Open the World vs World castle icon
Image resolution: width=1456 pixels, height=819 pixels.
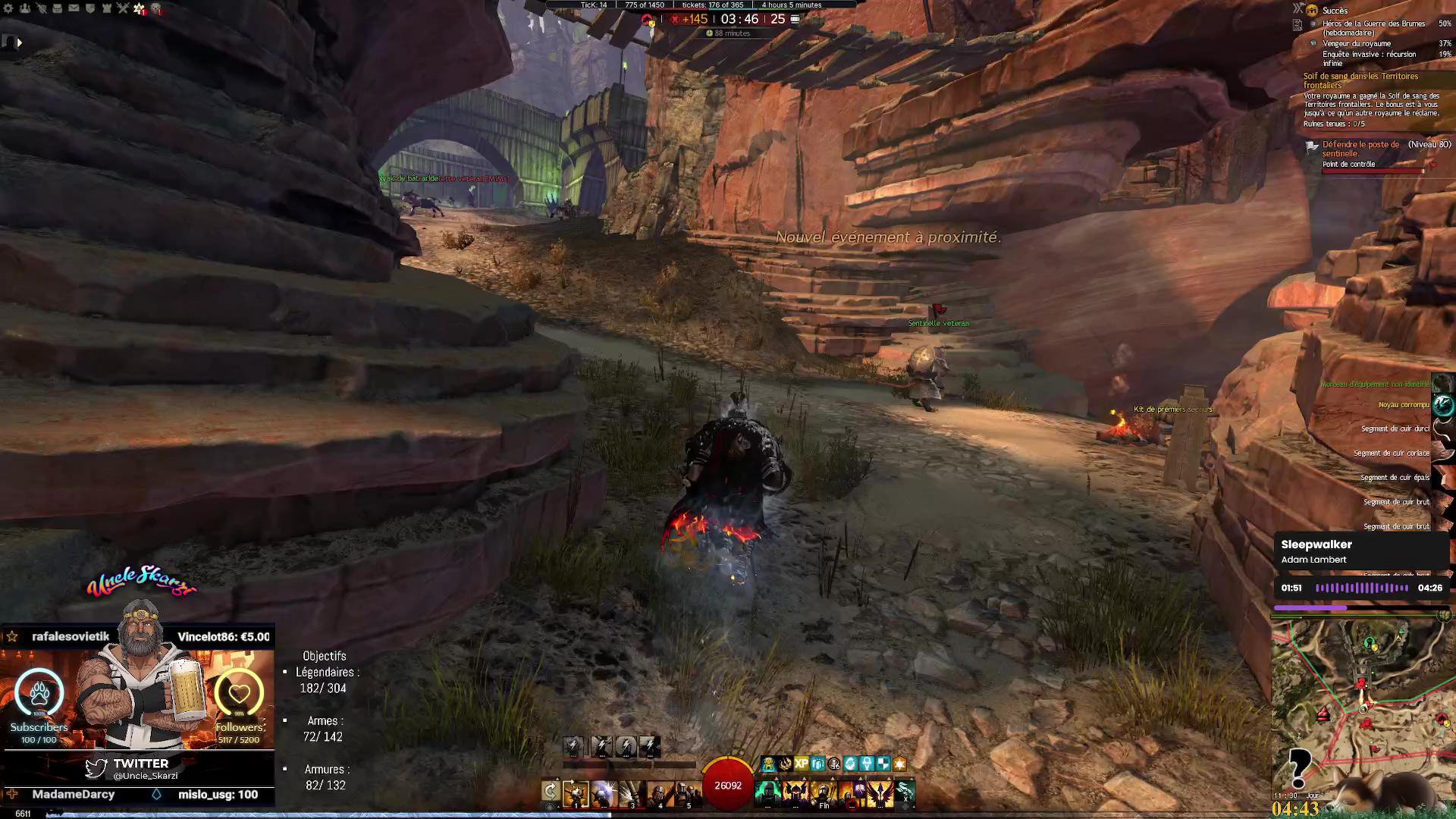tap(106, 8)
